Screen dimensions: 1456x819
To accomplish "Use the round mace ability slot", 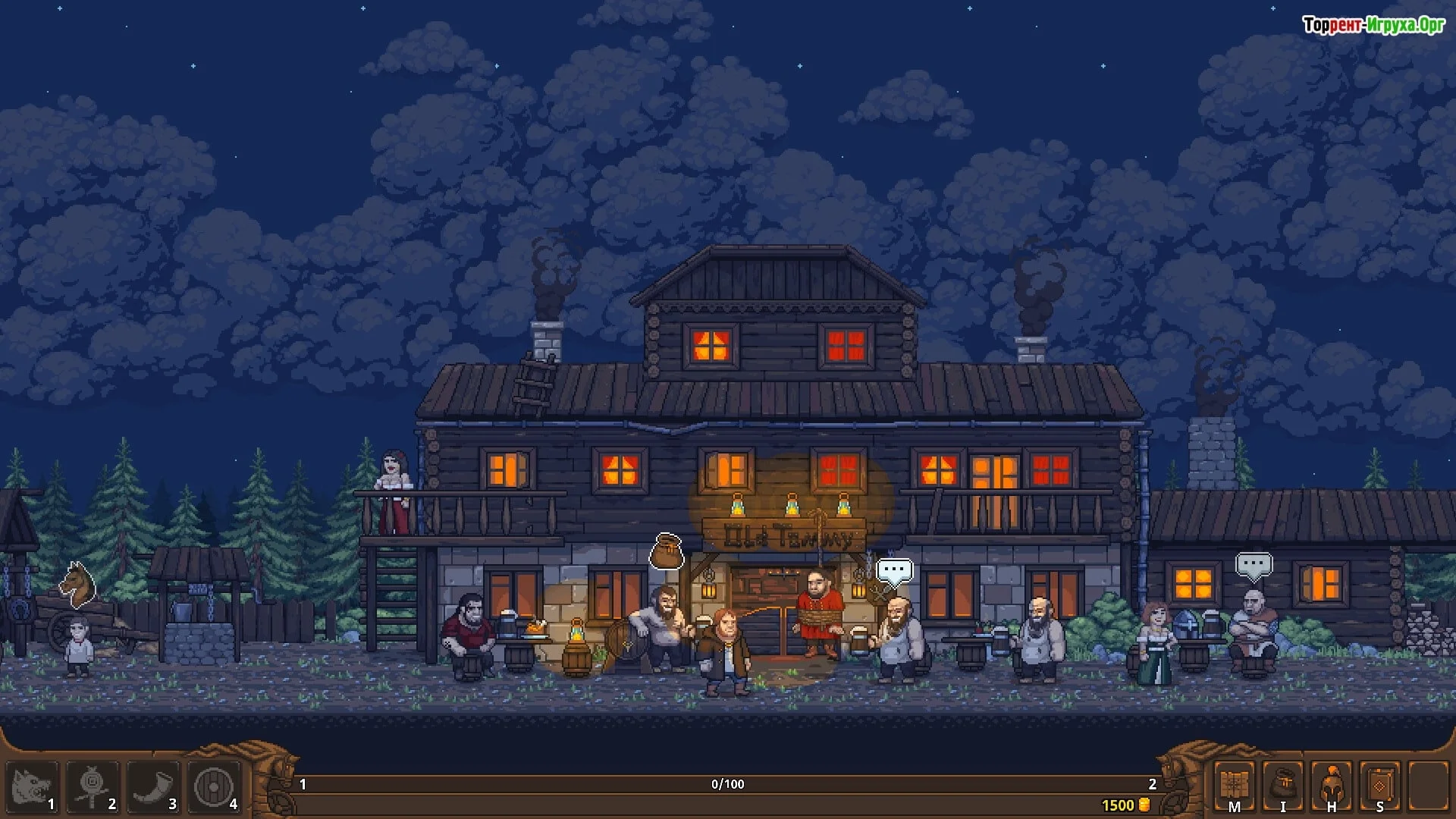I will [92, 787].
